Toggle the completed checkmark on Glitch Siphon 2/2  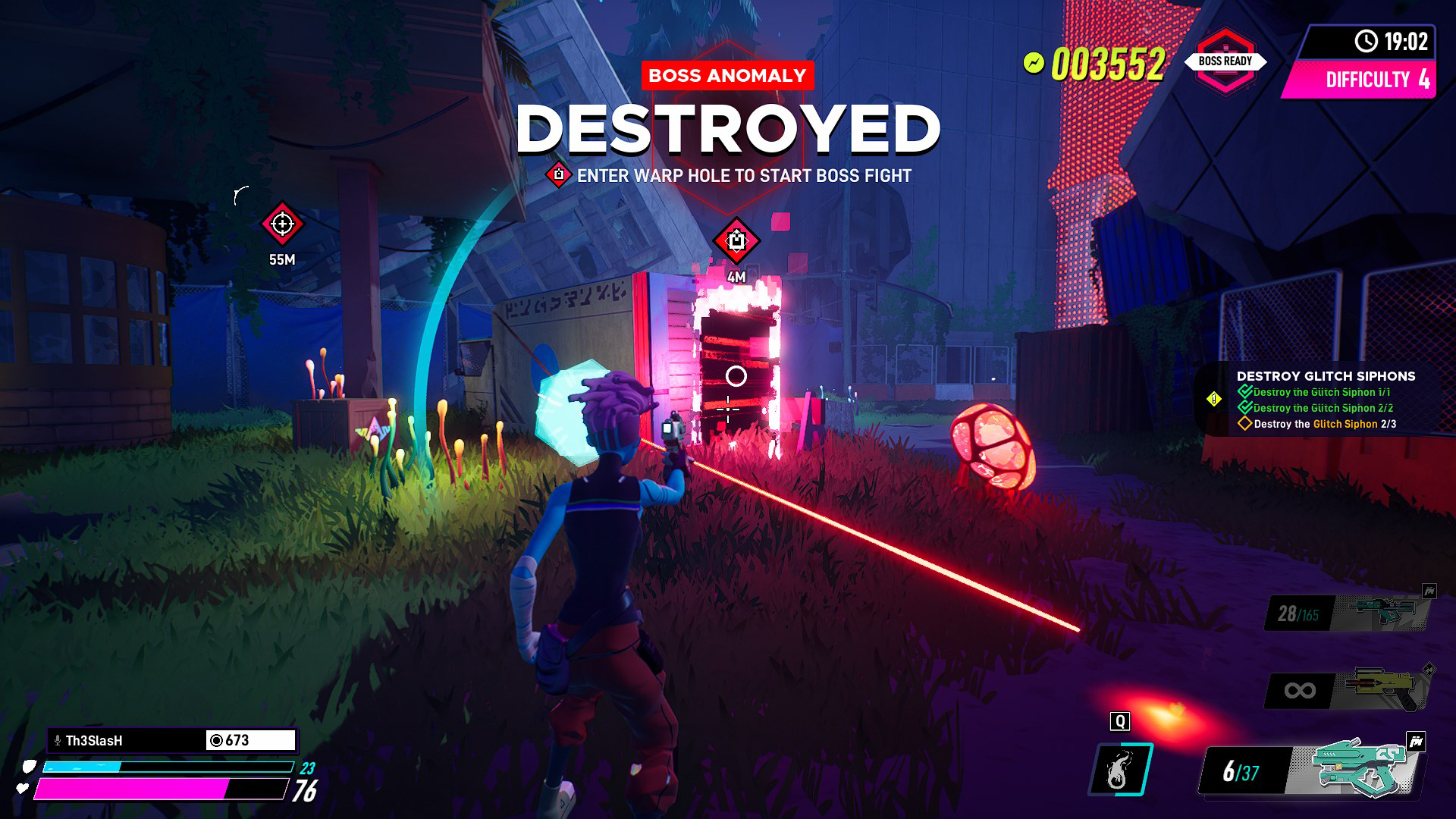click(1247, 407)
